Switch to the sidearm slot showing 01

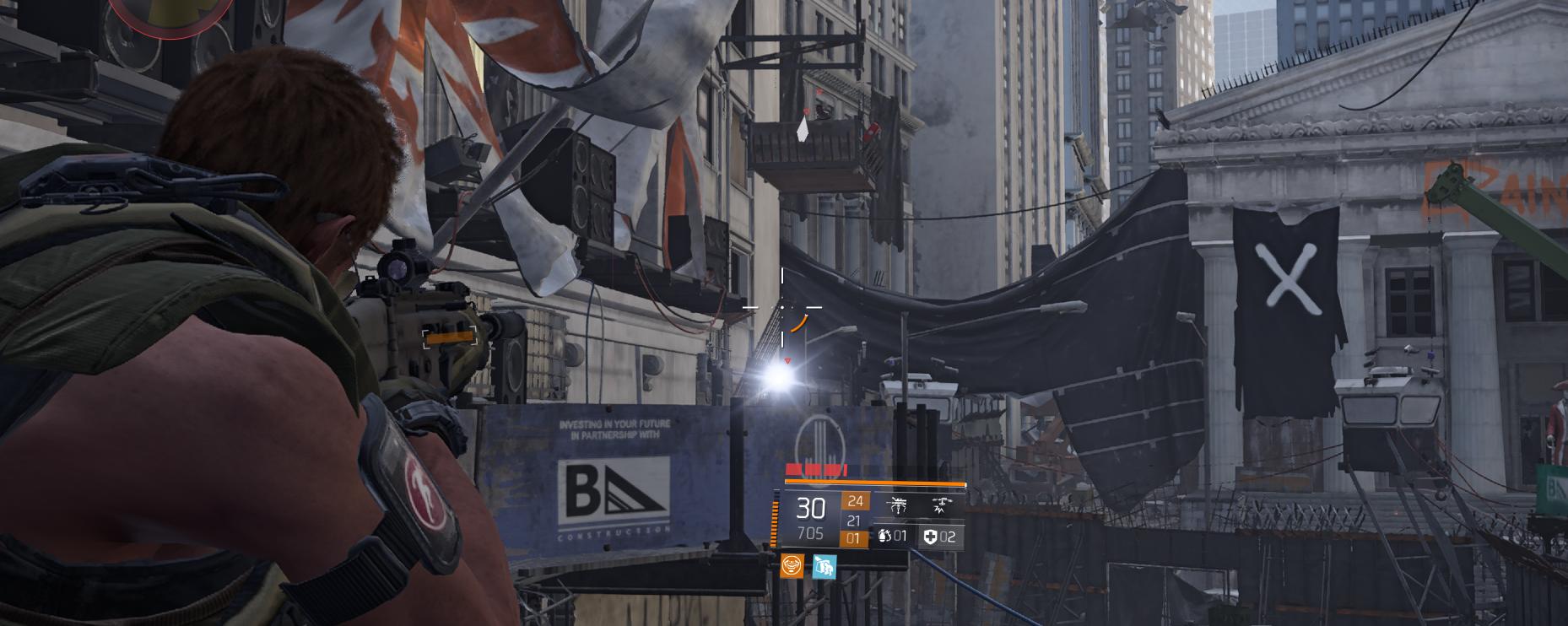click(855, 538)
